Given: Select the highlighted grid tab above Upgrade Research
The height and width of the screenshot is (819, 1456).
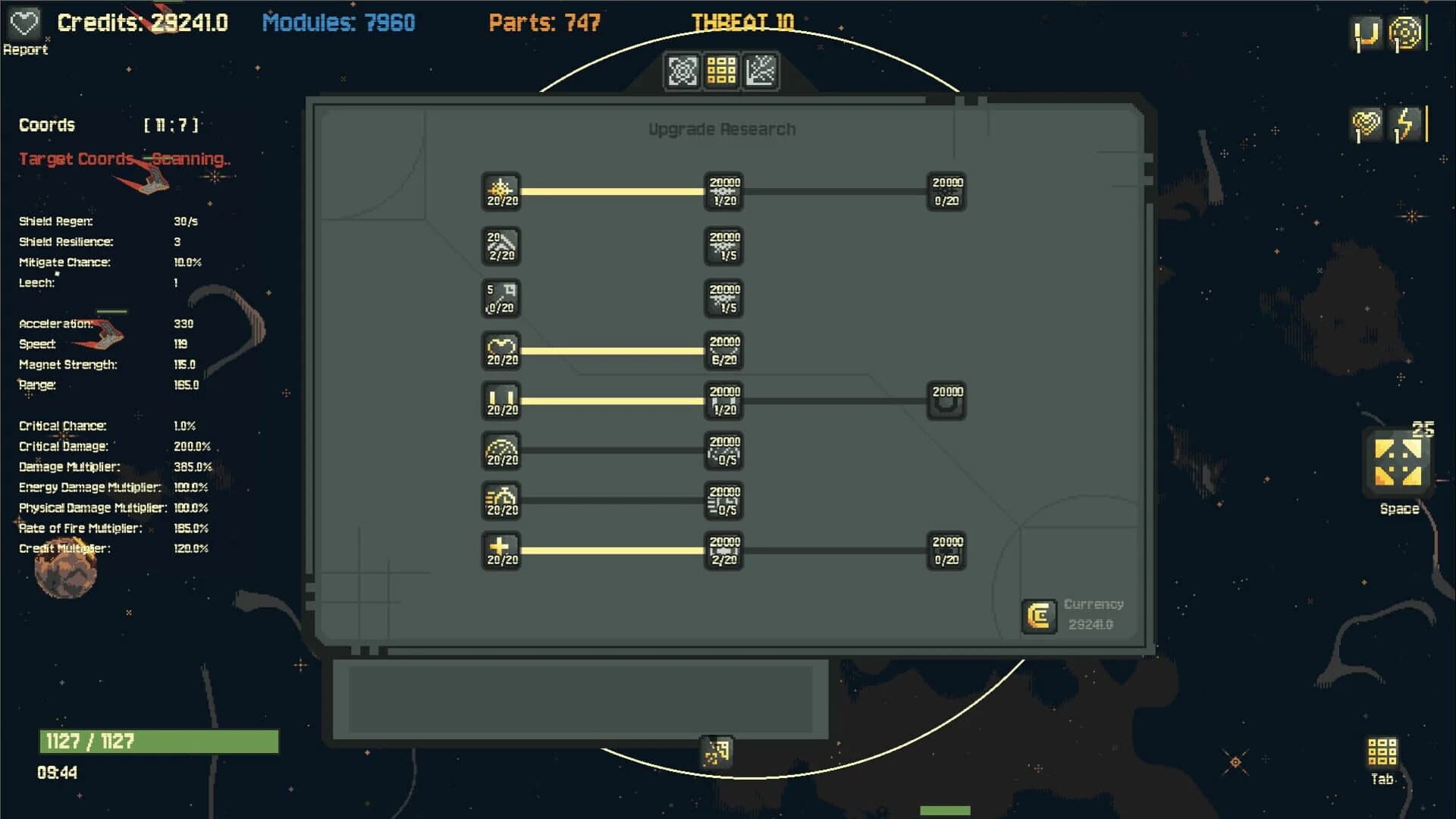Looking at the screenshot, I should coord(722,71).
